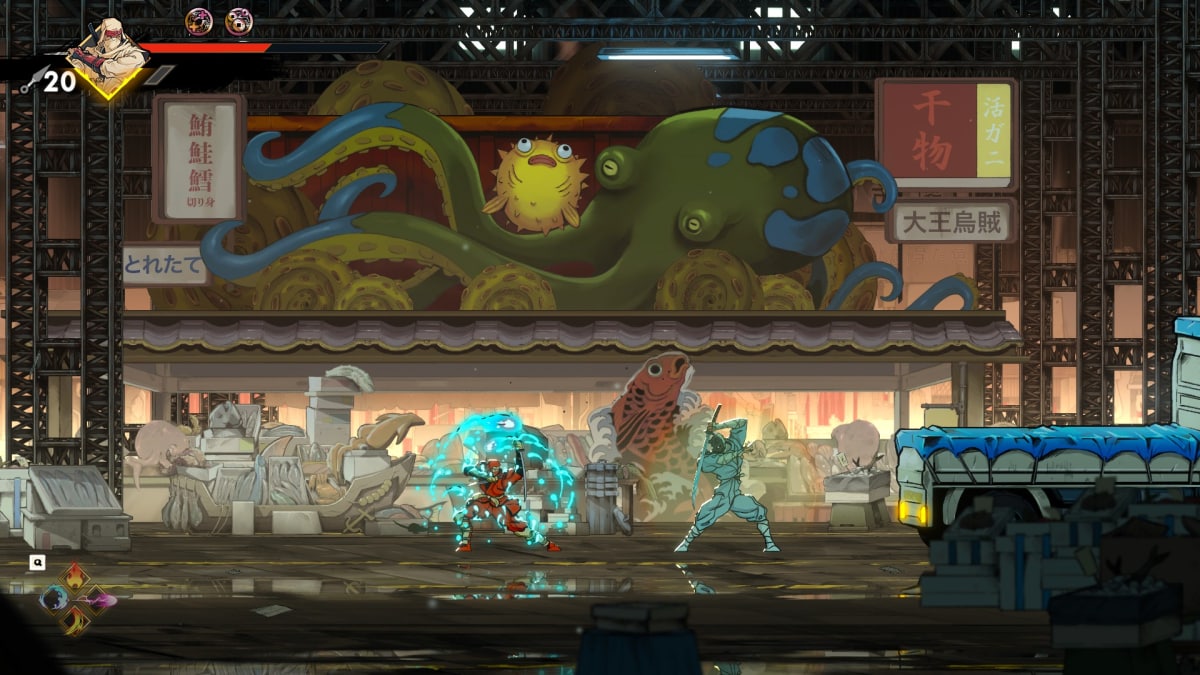The image size is (1200, 675).
Task: Activate the orange crescent slash Ninpo
Action: tap(77, 621)
